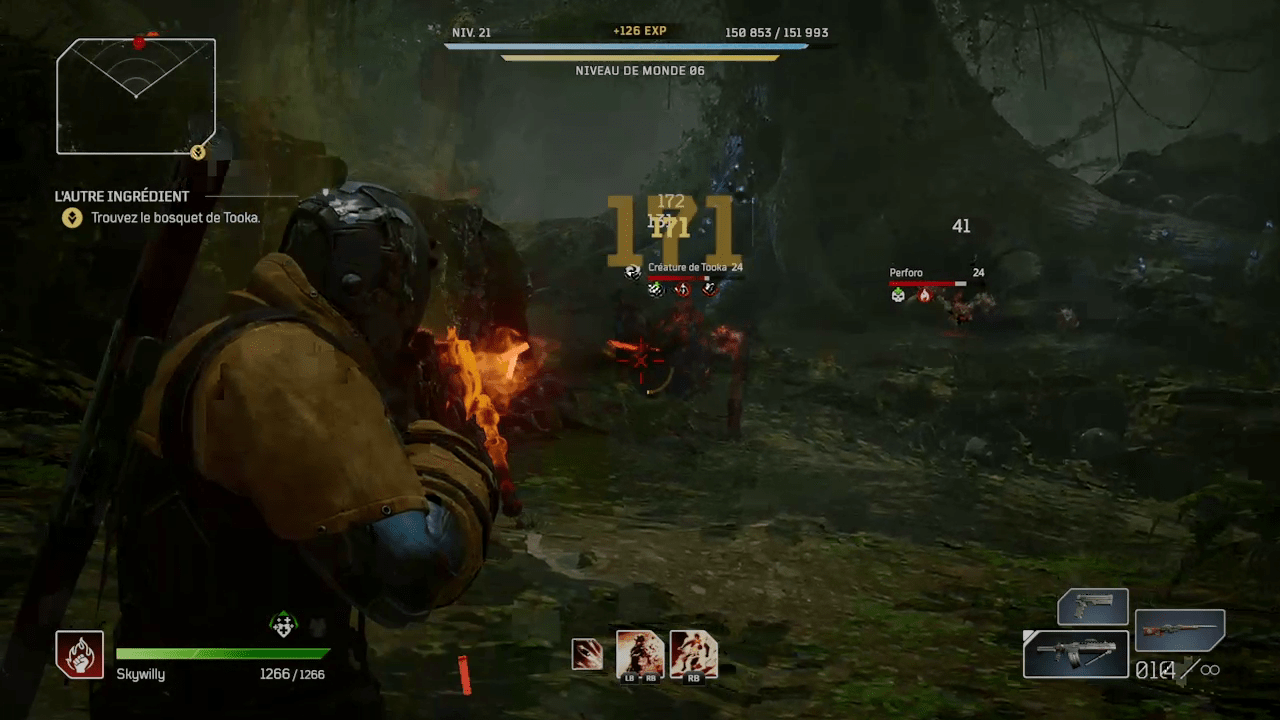Activate the small clawed hand skill
Viewport: 1280px width, 720px height.
tap(587, 654)
